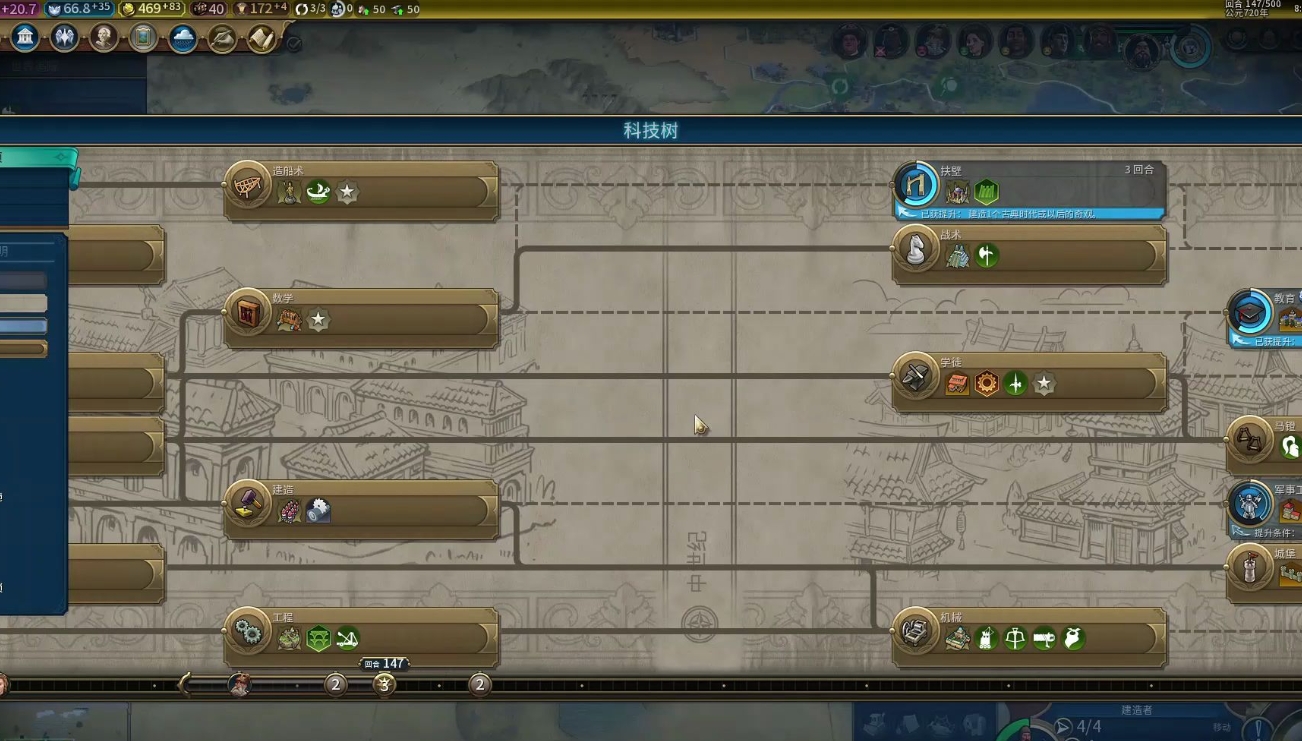Open the gold treasury coin icon showing 469
This screenshot has width=1302, height=741.
coord(128,9)
